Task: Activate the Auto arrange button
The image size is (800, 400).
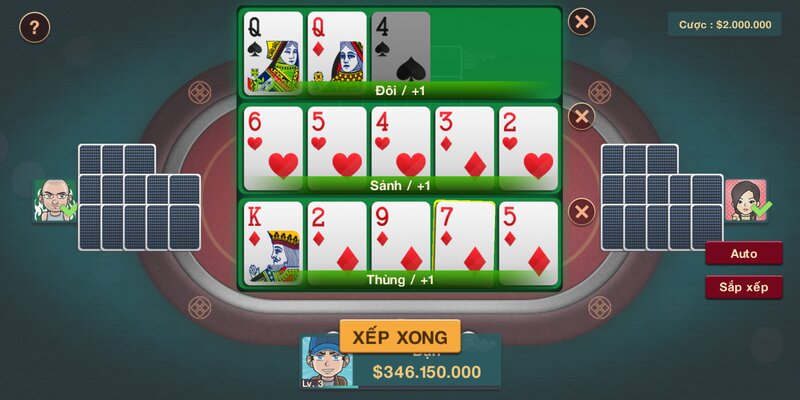Action: click(744, 254)
